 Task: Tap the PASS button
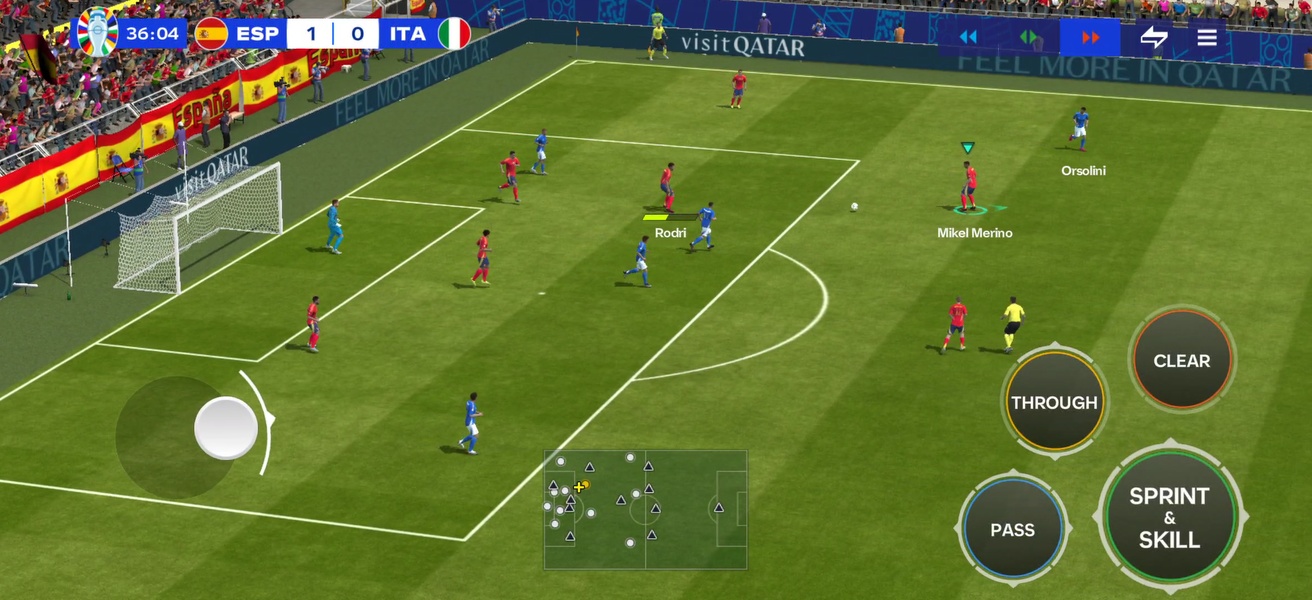[x=1012, y=530]
